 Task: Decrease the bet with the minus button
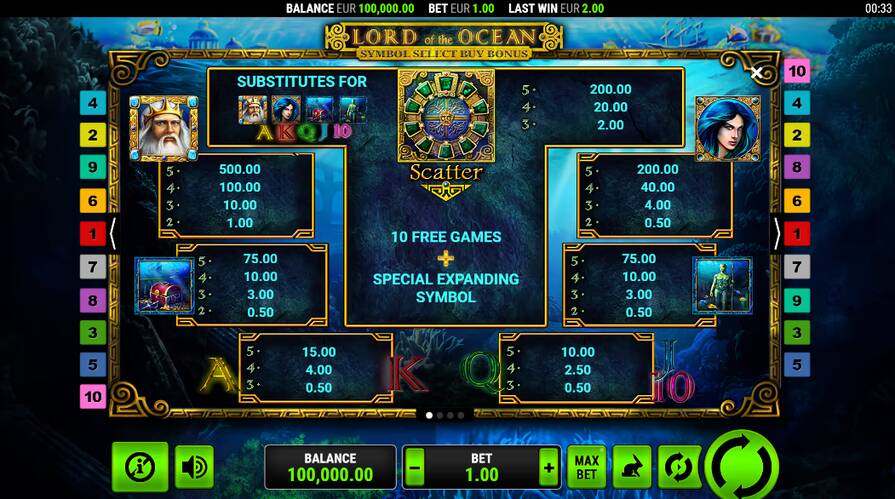click(416, 467)
